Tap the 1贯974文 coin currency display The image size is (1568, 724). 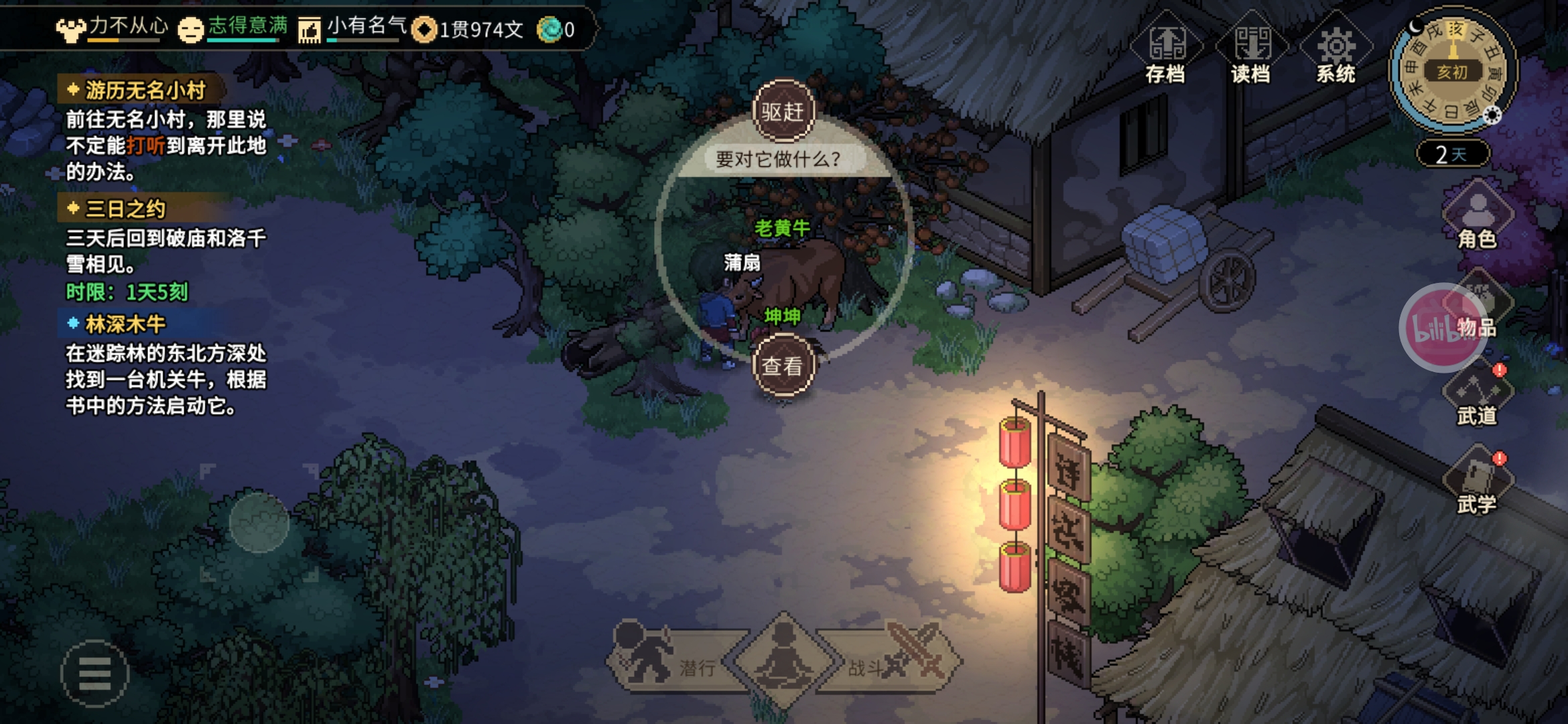click(x=469, y=29)
